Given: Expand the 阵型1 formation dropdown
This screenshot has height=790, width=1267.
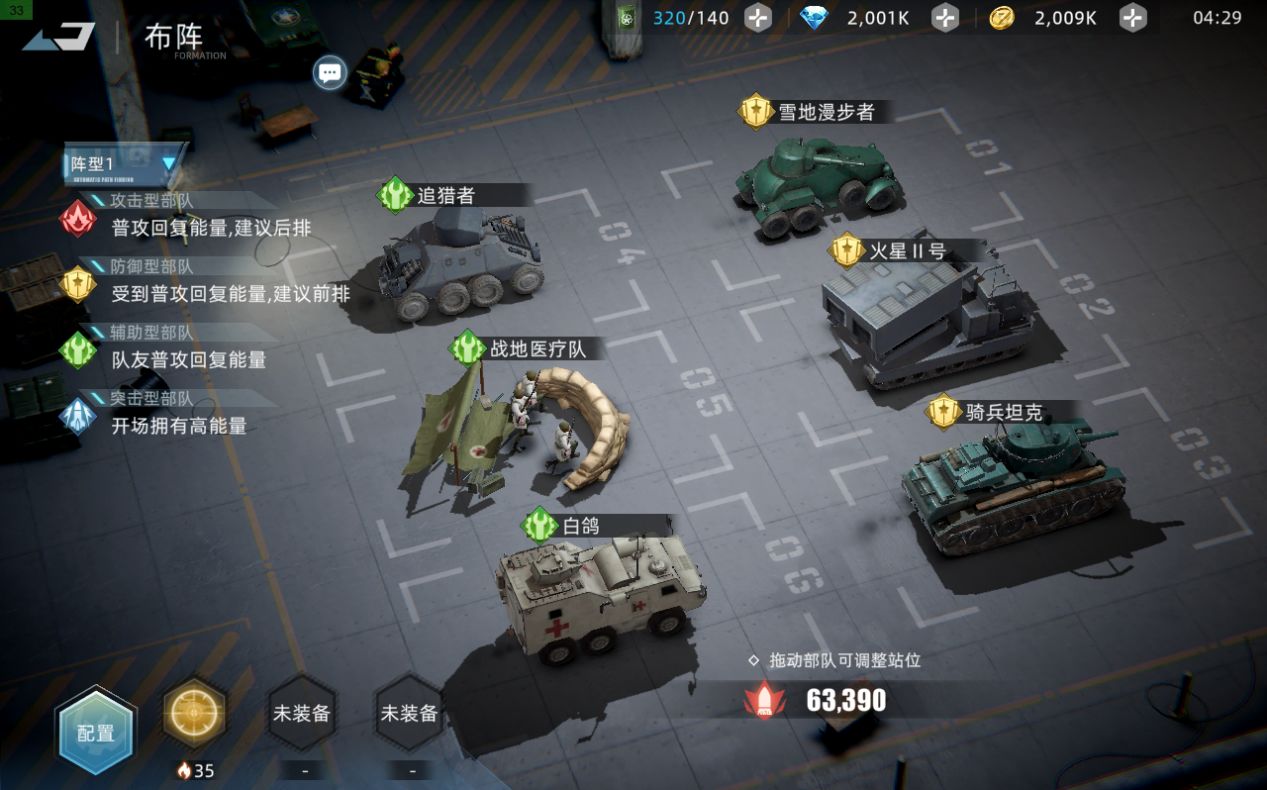Looking at the screenshot, I should click(x=125, y=163).
